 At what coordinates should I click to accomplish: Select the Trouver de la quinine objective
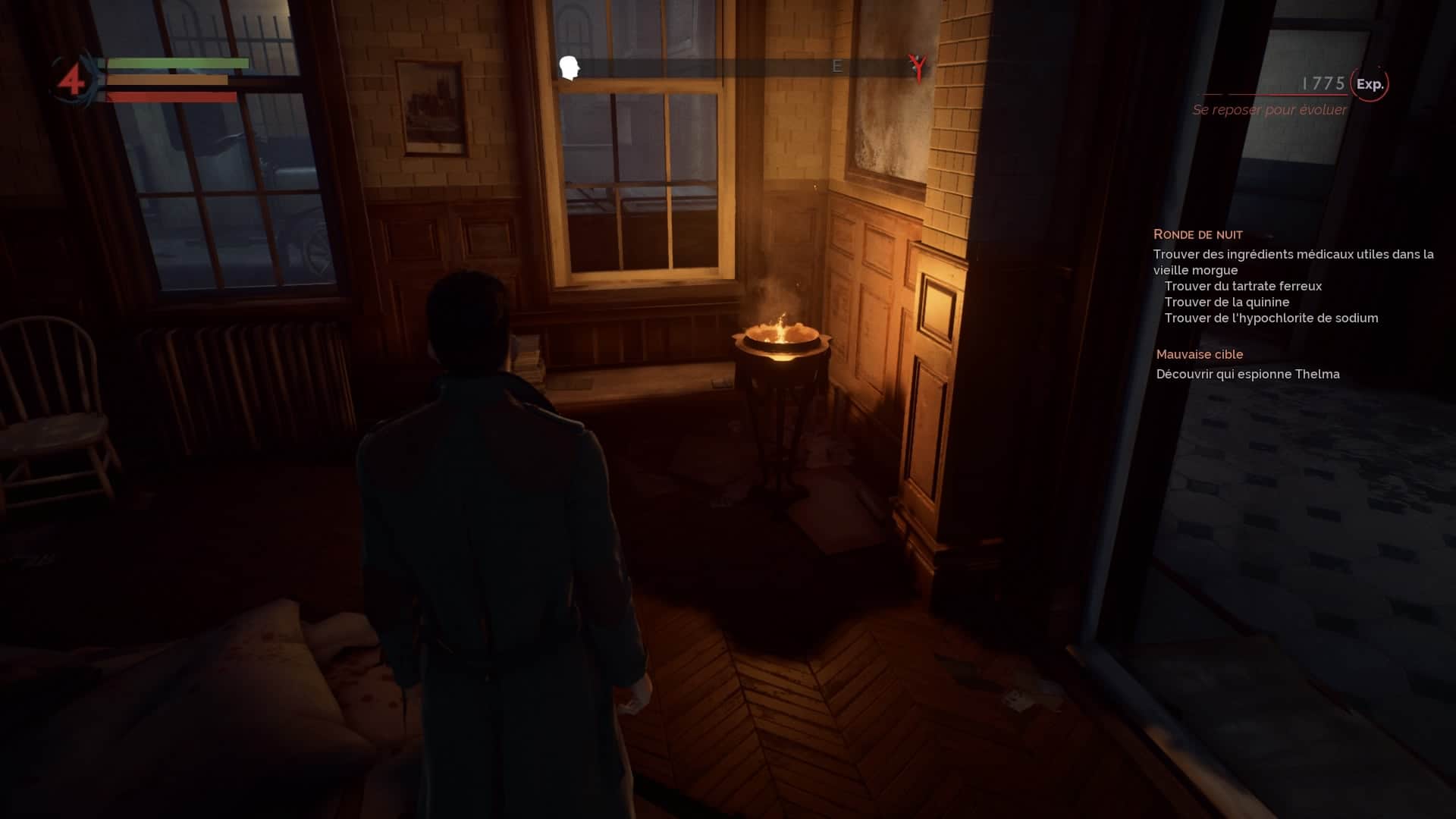(1226, 302)
